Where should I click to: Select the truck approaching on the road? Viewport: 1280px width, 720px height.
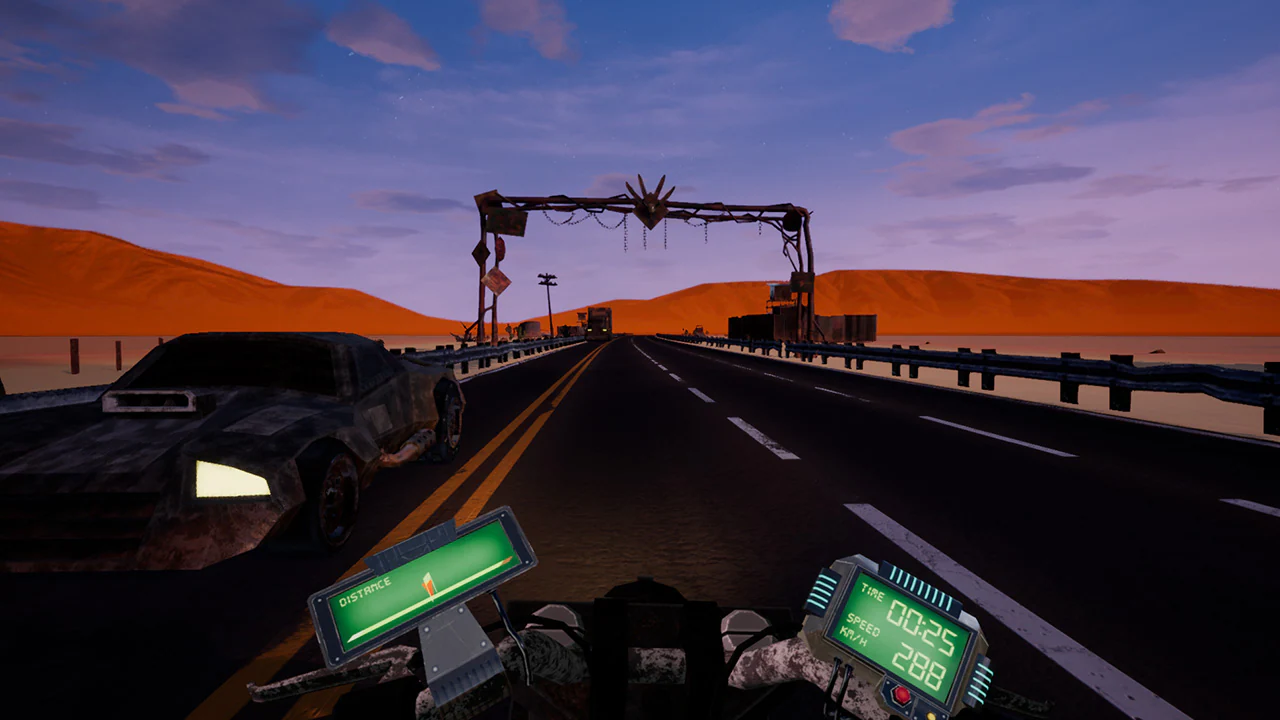pyautogui.click(x=600, y=320)
